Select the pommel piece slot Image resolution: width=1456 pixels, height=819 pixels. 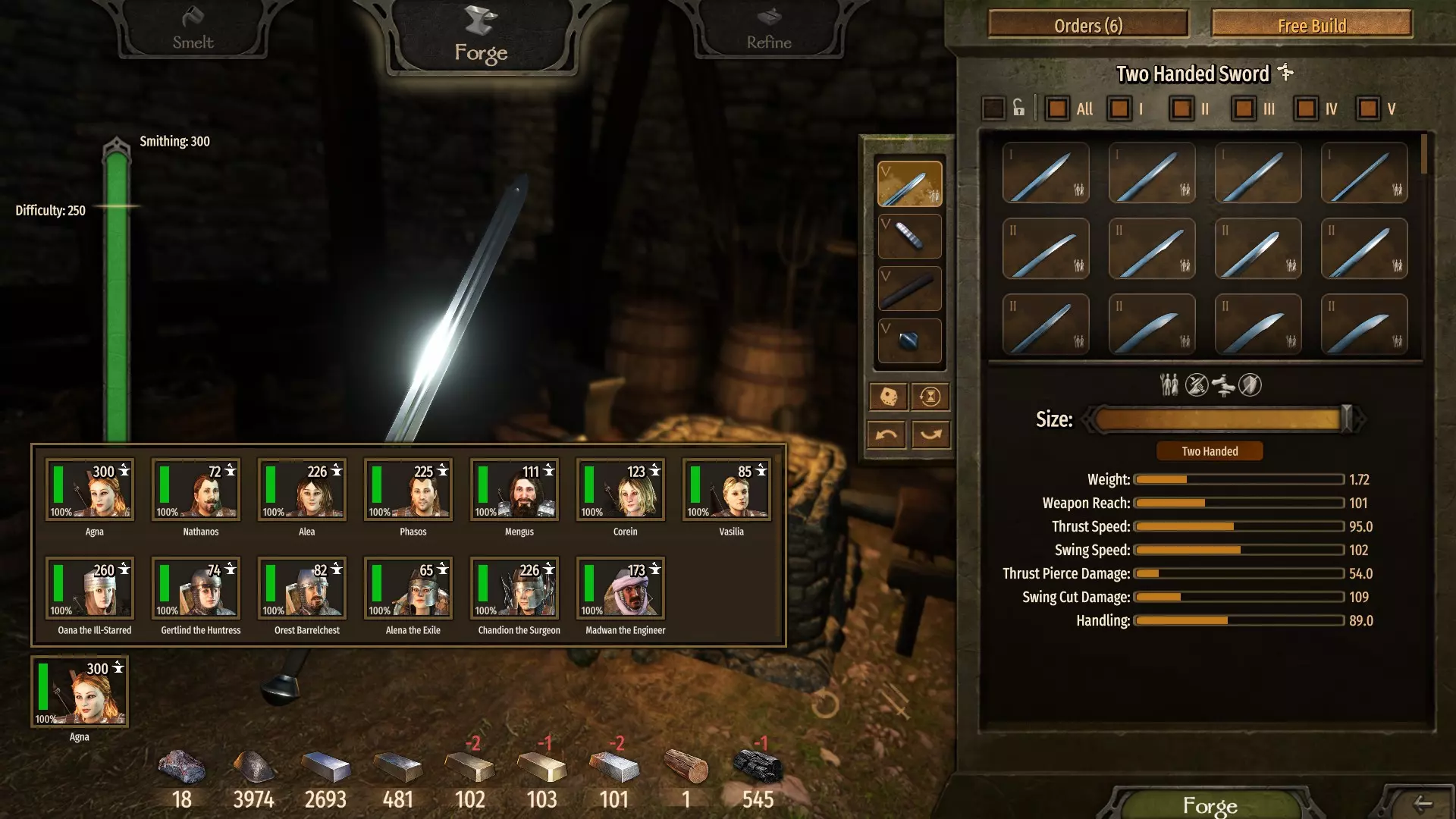(909, 340)
